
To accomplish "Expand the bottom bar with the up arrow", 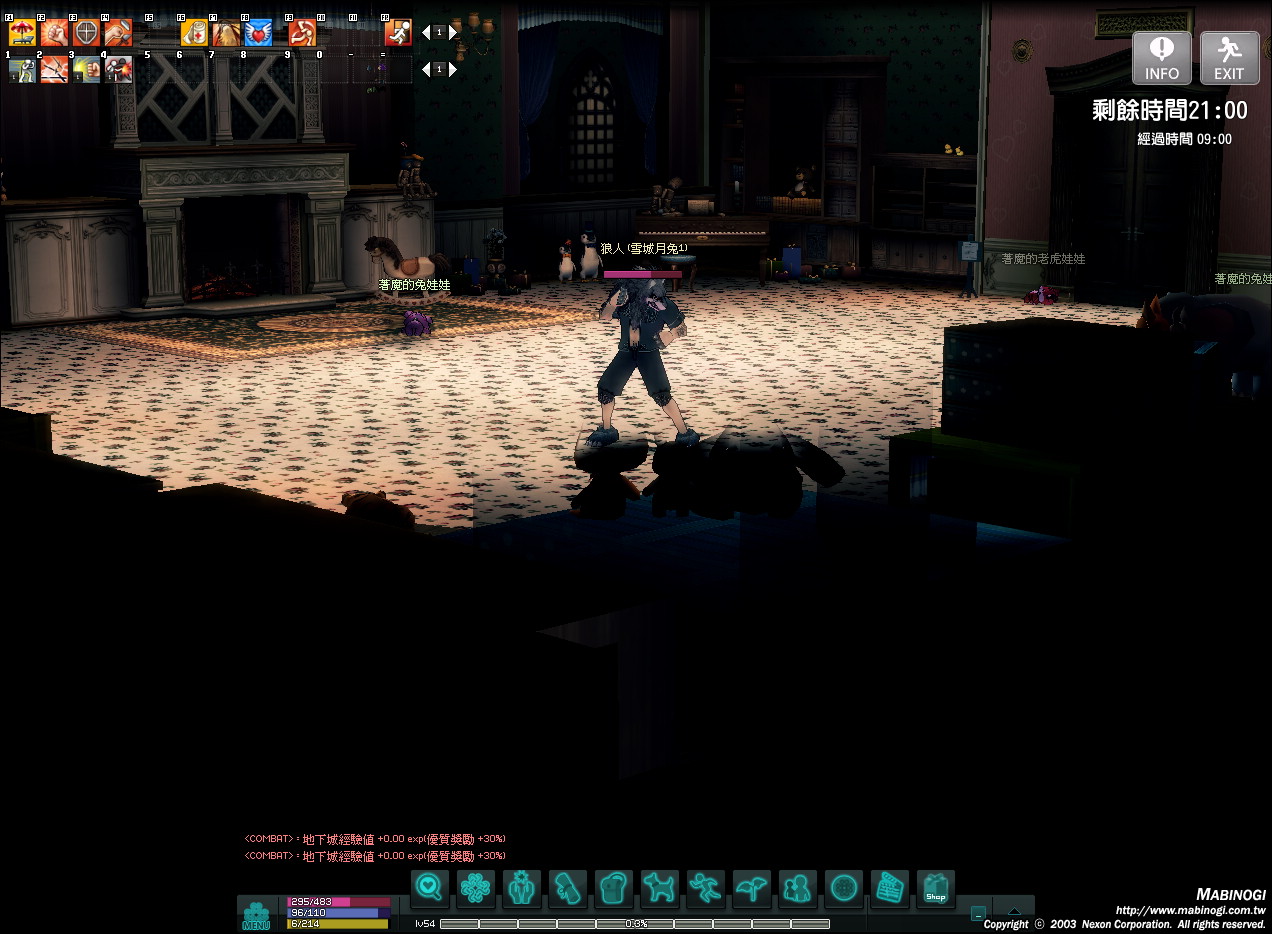I will pos(1014,911).
